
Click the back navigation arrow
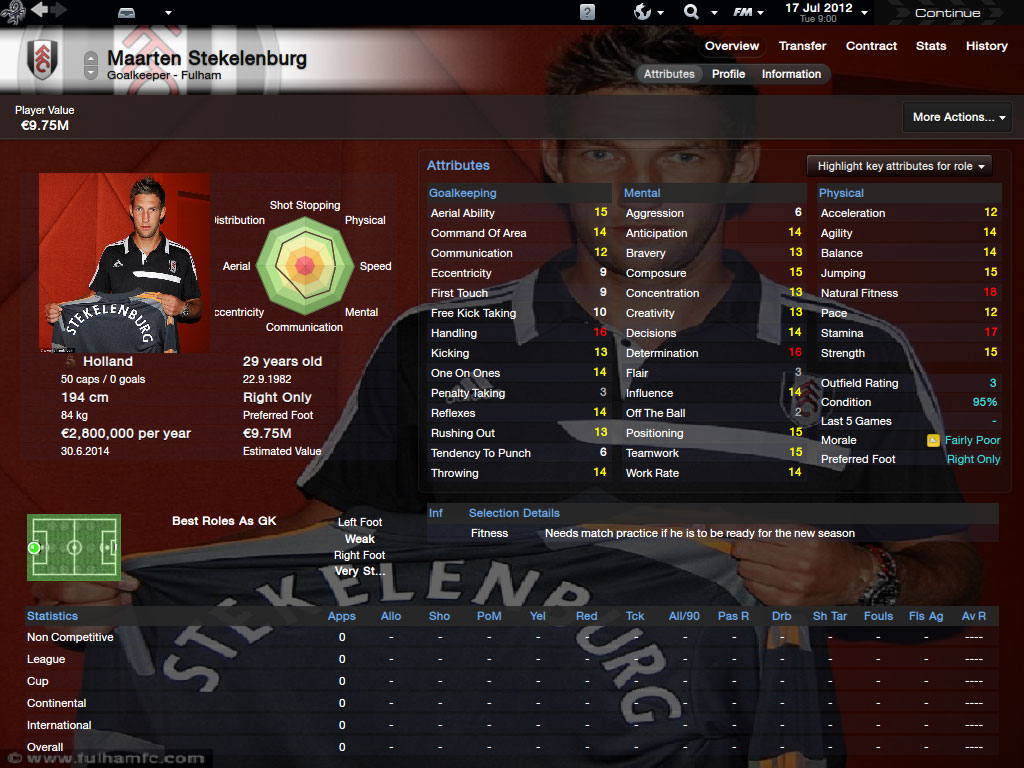[39, 11]
